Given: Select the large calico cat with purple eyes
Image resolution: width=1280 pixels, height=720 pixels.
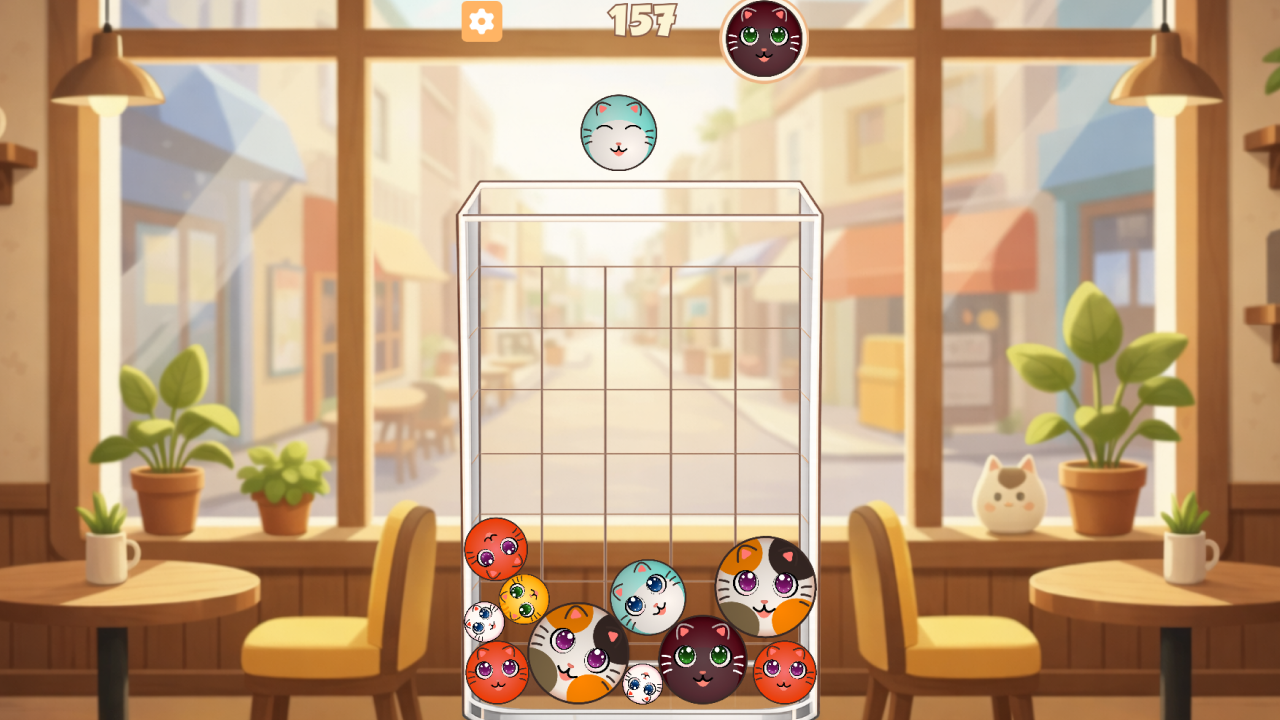Looking at the screenshot, I should click(x=577, y=650).
